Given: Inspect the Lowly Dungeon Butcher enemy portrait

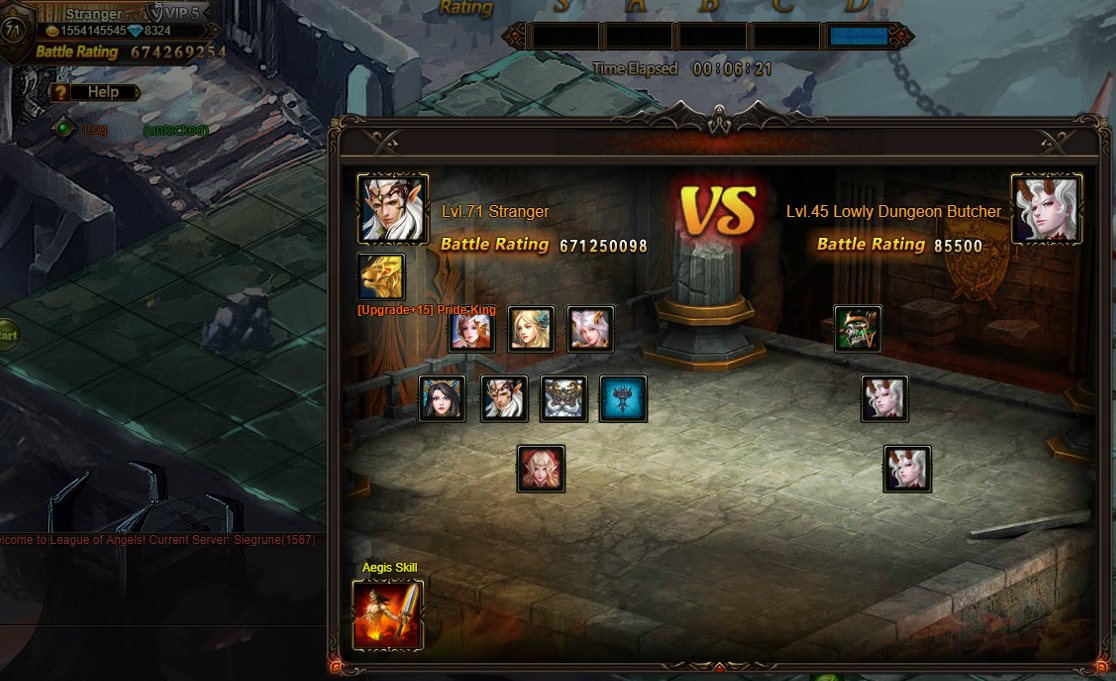Looking at the screenshot, I should [x=1046, y=209].
